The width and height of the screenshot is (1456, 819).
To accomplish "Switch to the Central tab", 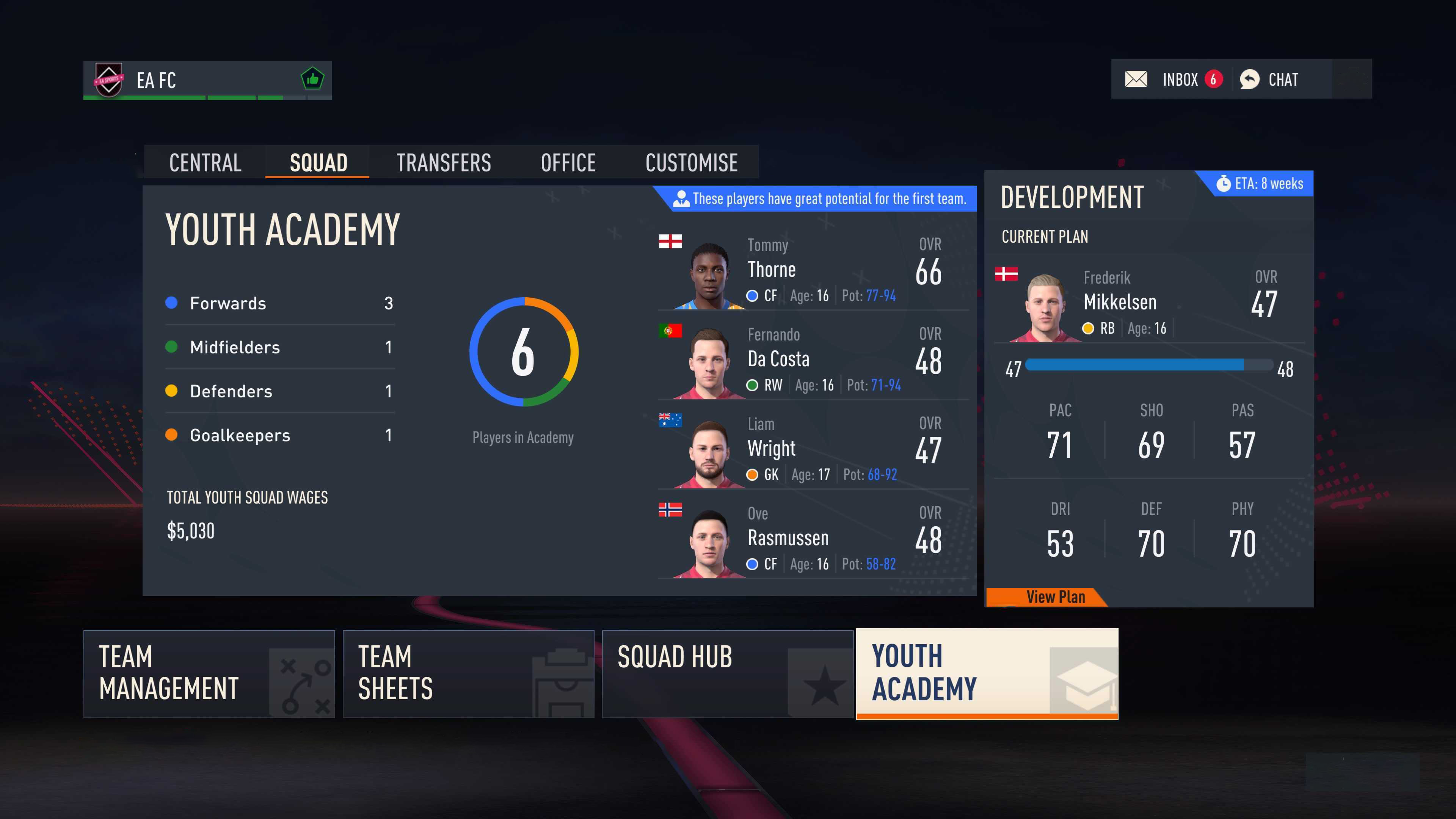I will tap(205, 163).
